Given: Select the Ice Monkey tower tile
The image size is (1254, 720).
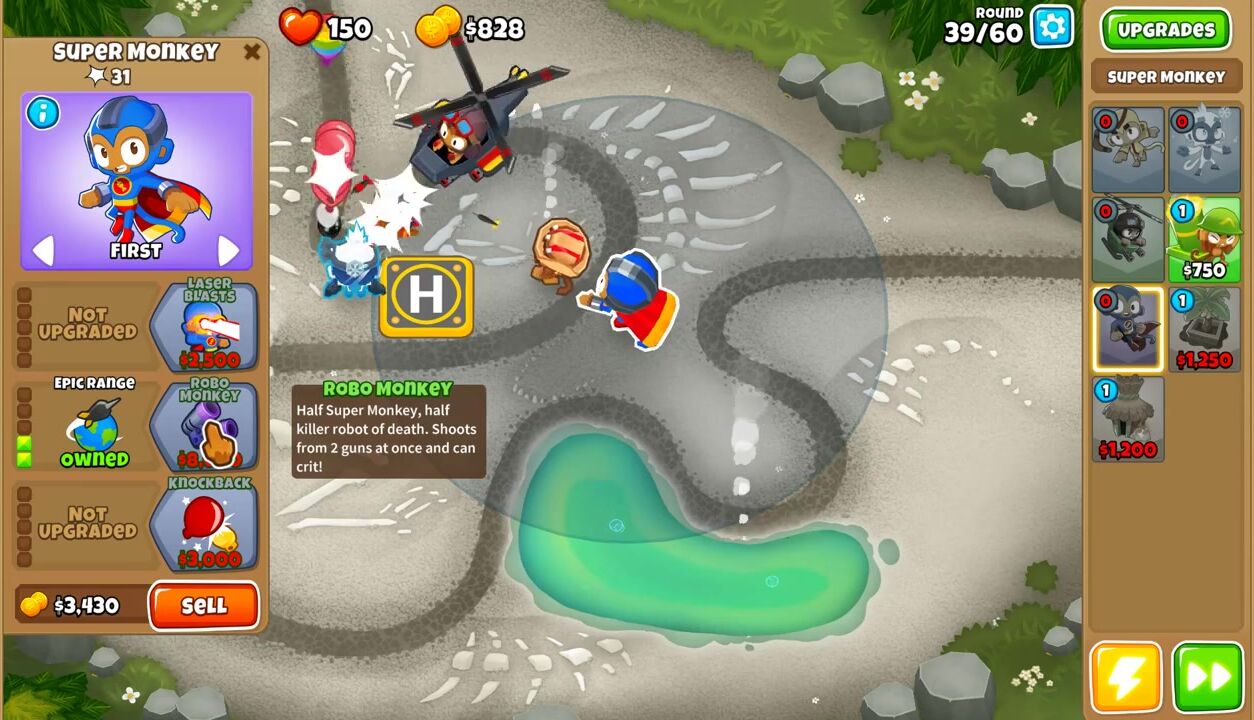Looking at the screenshot, I should 1204,150.
